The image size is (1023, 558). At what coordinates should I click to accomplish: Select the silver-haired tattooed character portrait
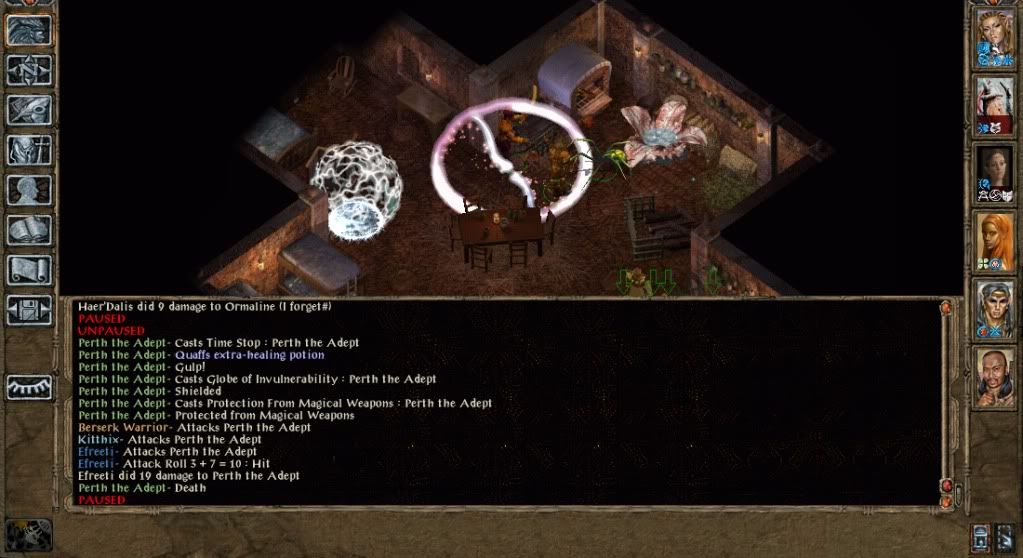(995, 308)
